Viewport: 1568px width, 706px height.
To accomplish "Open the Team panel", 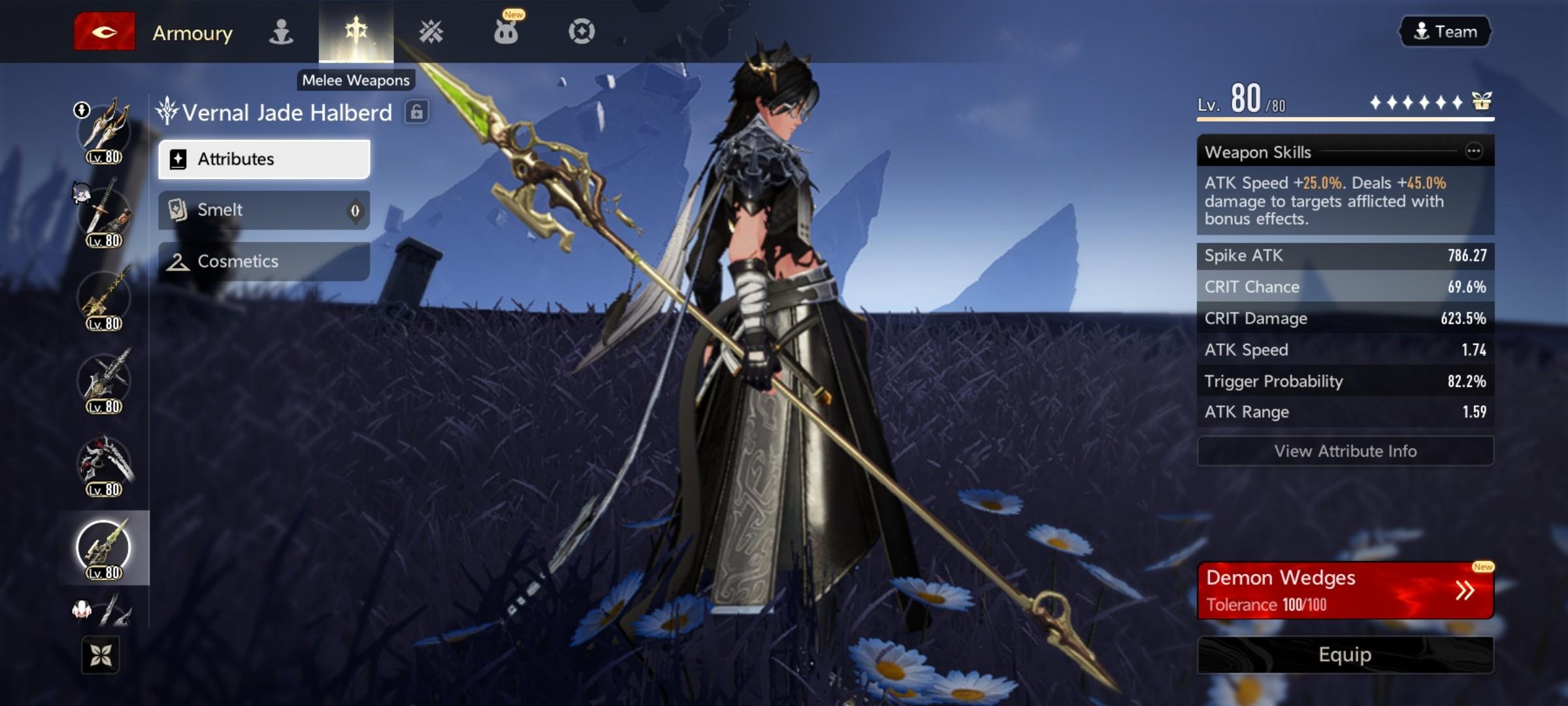I will coord(1445,31).
